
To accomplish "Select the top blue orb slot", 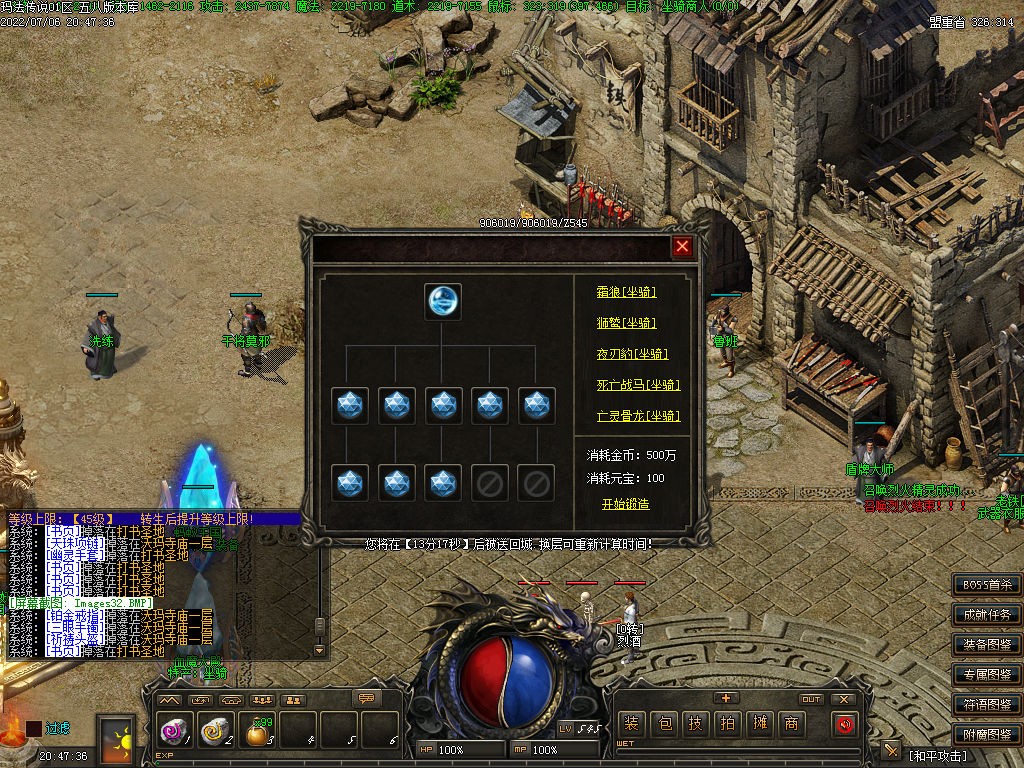I will pyautogui.click(x=443, y=301).
